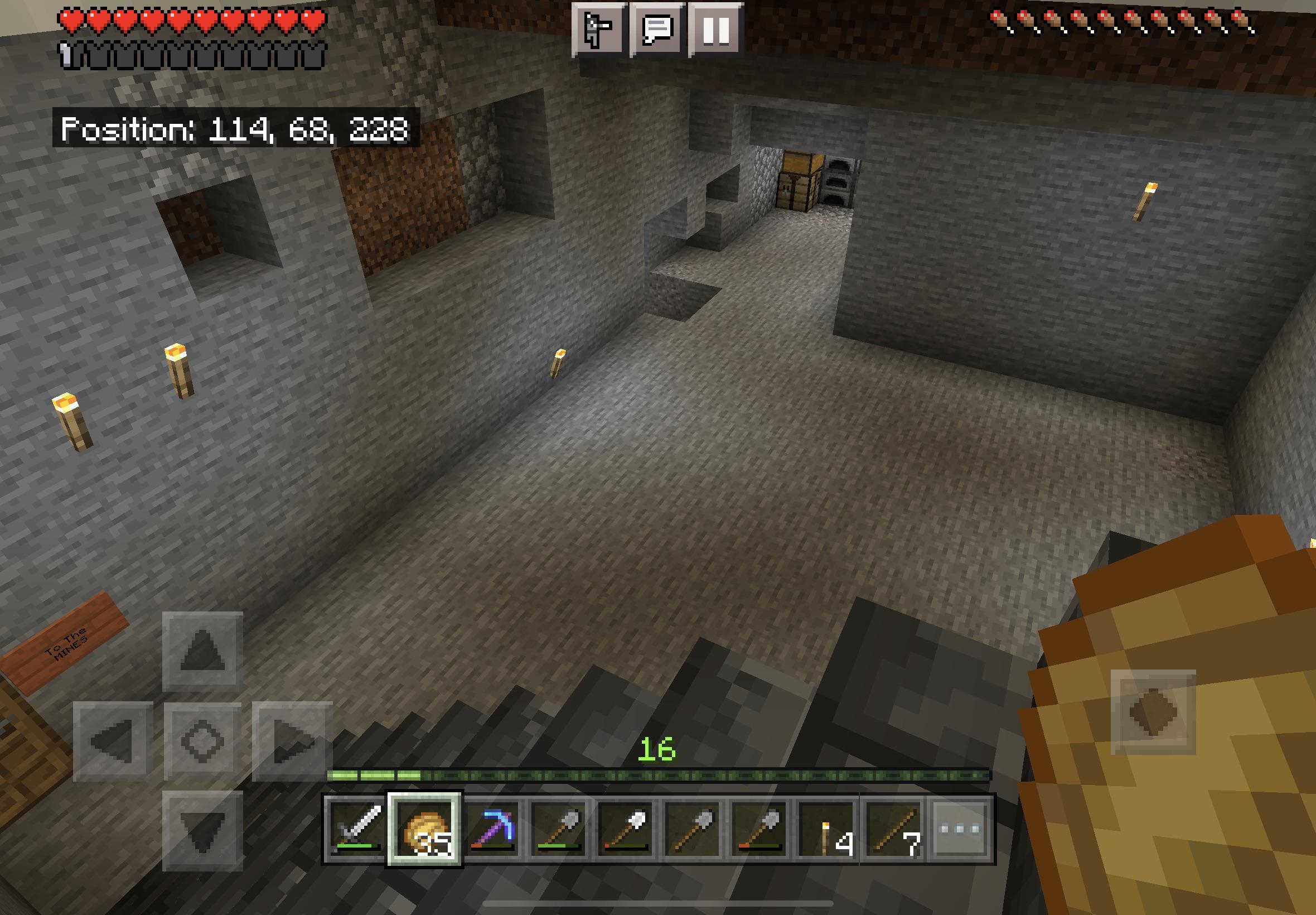Pause the game with the pause button

[715, 28]
